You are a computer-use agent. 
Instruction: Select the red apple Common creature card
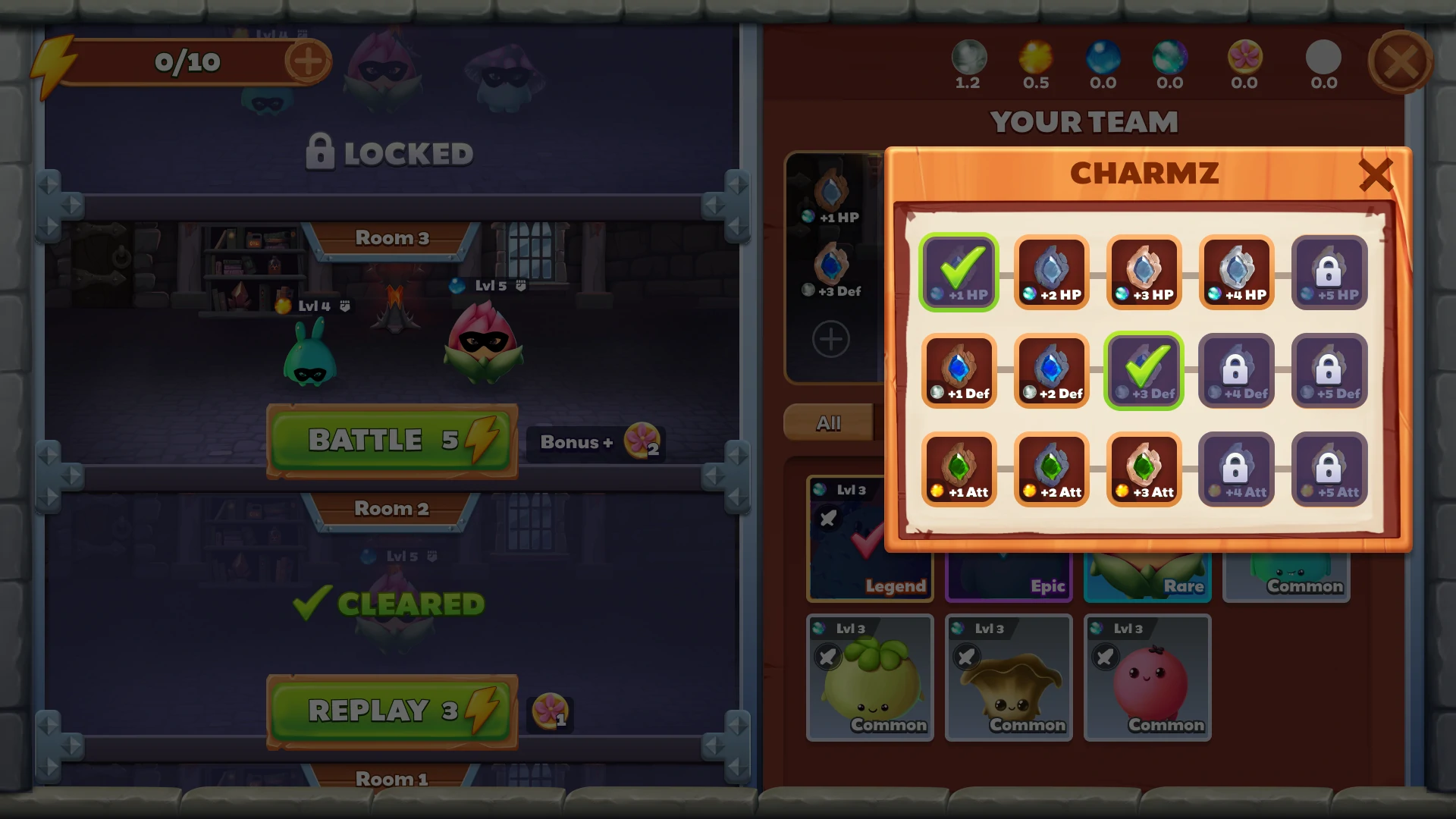click(x=1147, y=678)
